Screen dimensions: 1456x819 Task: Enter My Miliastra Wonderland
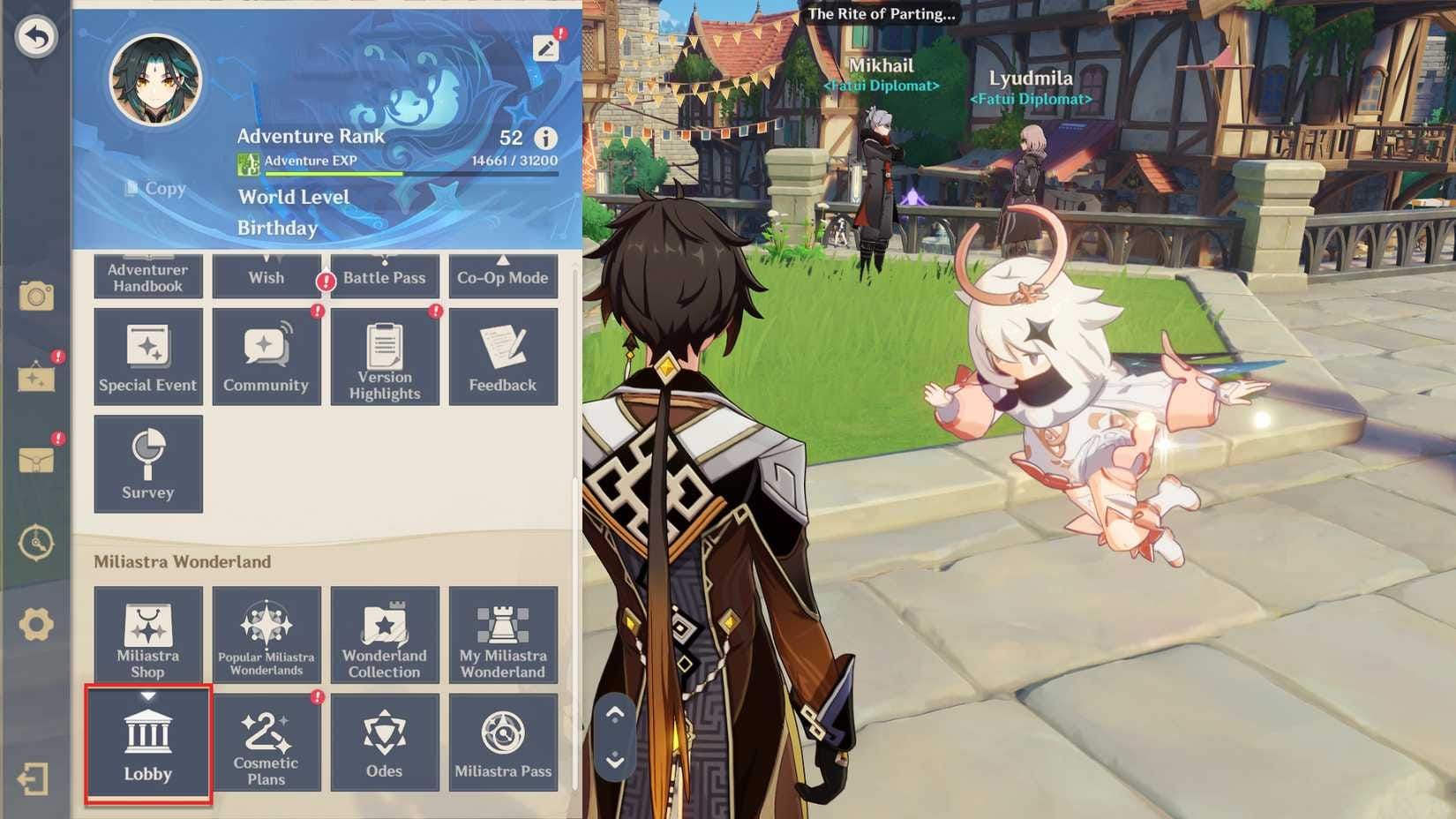pos(503,635)
